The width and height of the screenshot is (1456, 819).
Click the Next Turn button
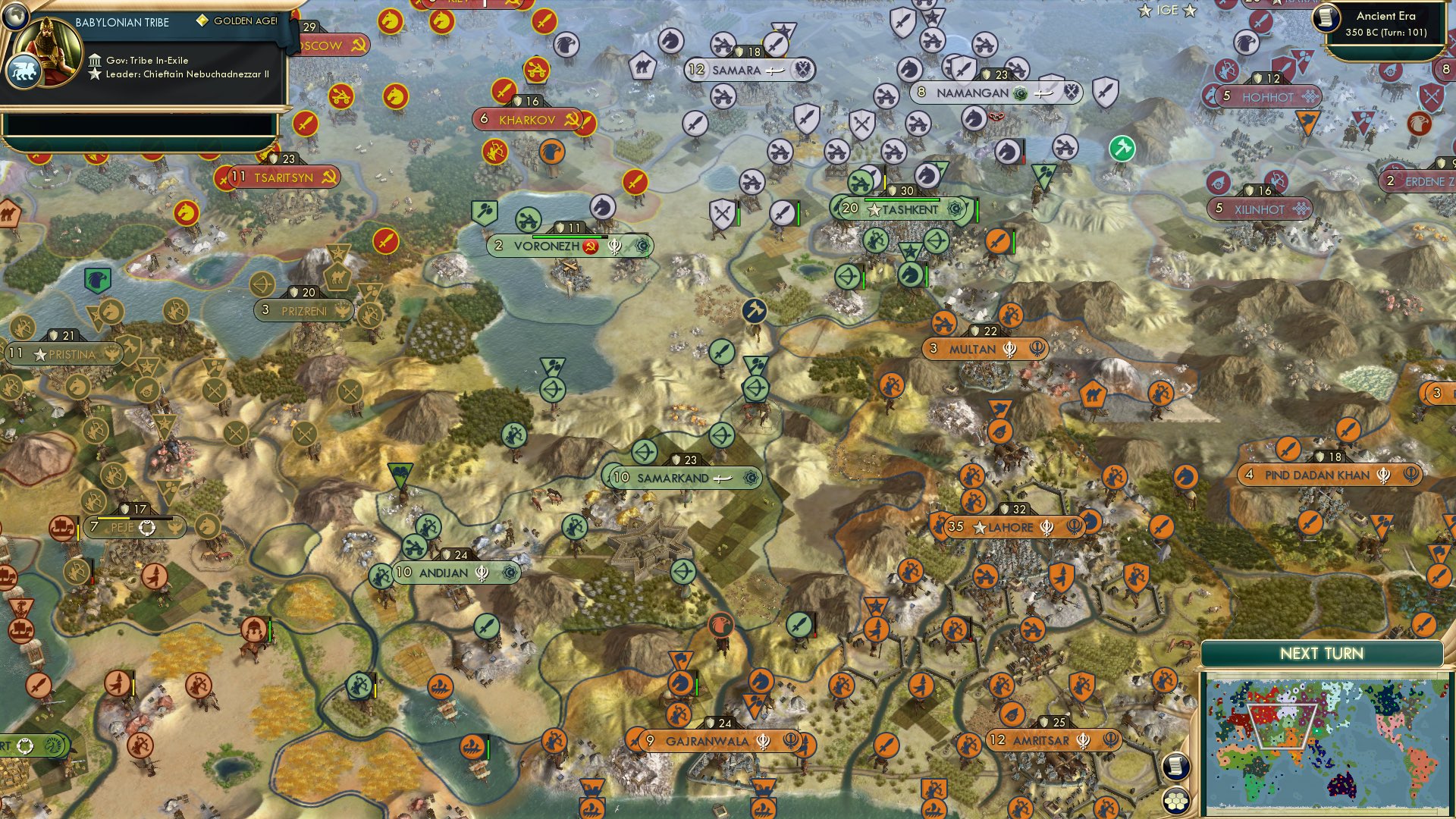click(x=1321, y=651)
